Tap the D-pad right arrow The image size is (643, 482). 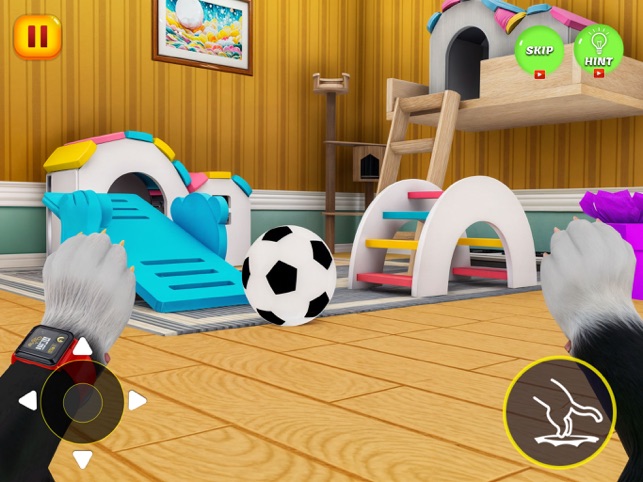click(137, 401)
